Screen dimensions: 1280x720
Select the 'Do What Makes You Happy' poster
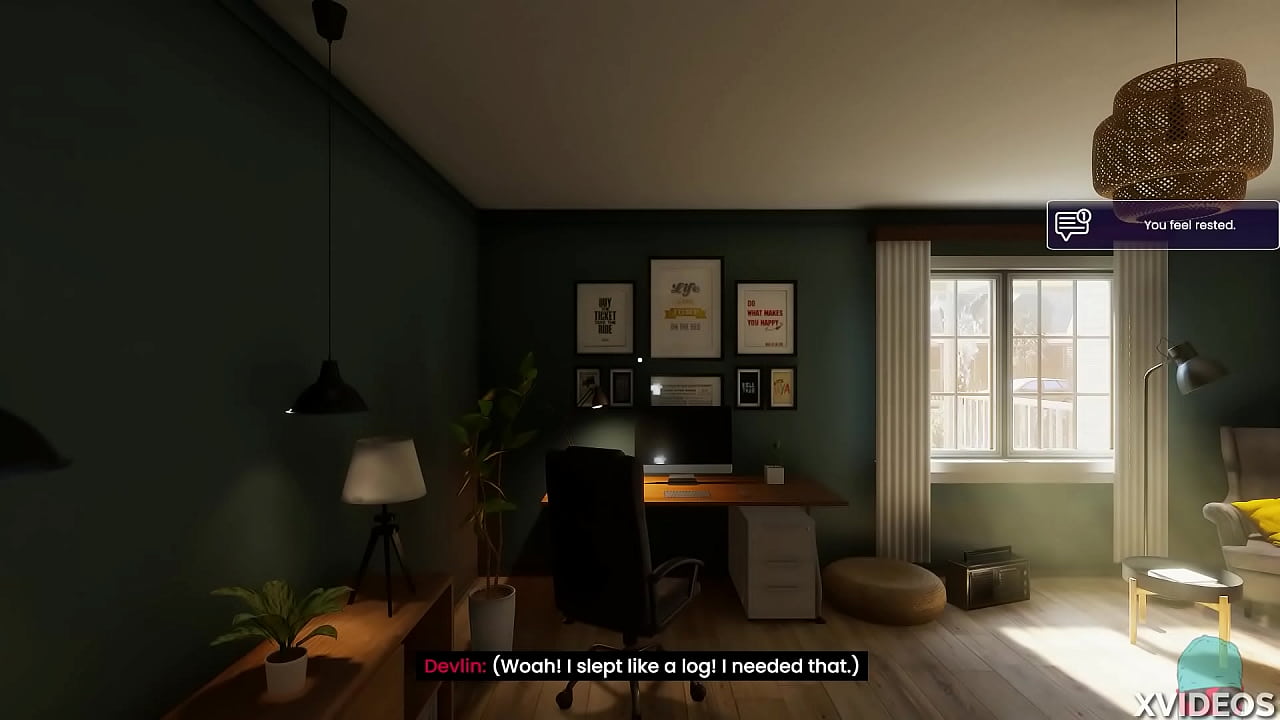tap(765, 317)
